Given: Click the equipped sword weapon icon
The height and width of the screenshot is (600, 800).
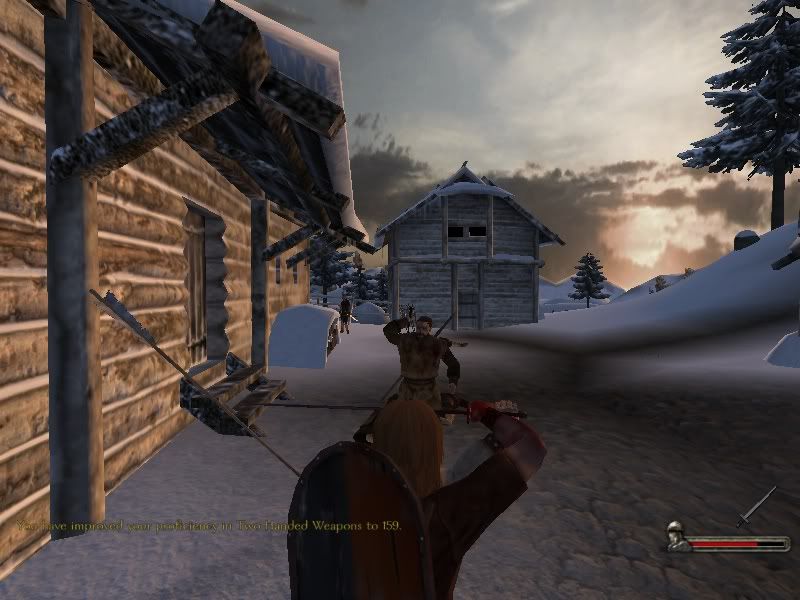Looking at the screenshot, I should click(756, 506).
